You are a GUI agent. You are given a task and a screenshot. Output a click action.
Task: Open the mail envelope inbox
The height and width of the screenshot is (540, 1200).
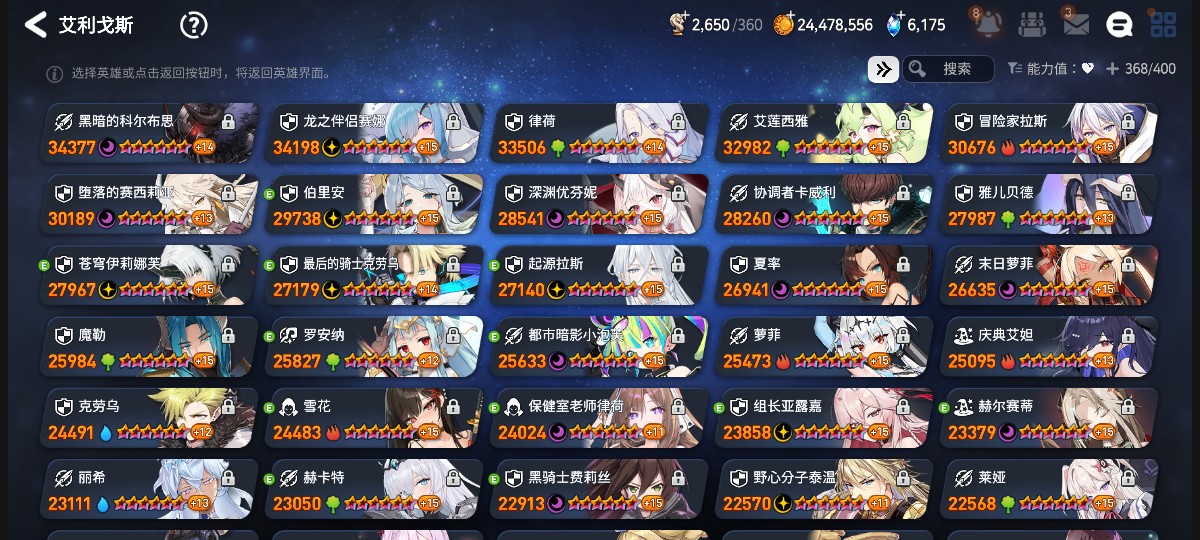(x=1076, y=24)
